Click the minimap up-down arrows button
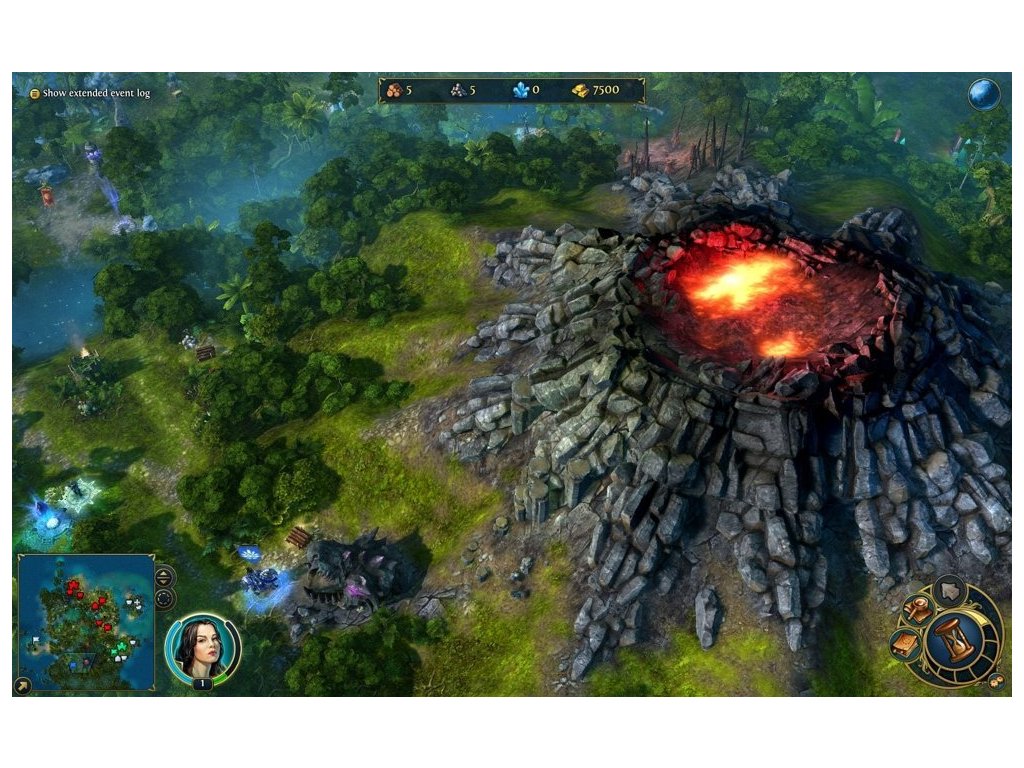 click(164, 578)
